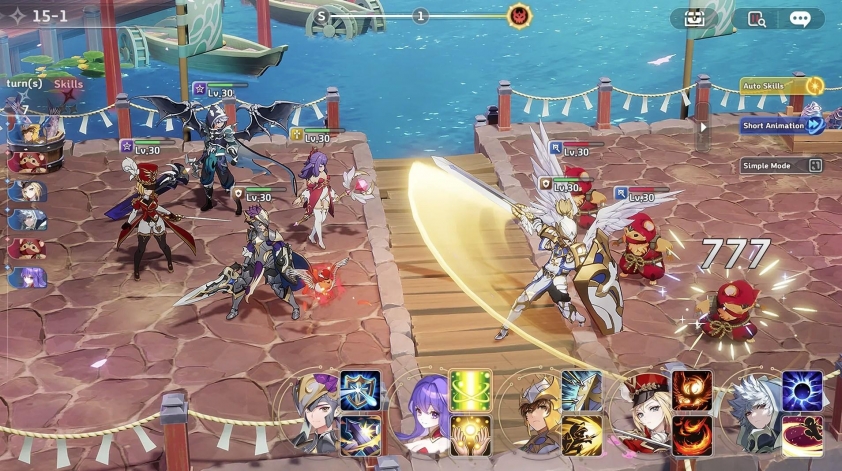The width and height of the screenshot is (842, 471).
Task: Activate the crimson shadow dash skill
Action: (802, 435)
